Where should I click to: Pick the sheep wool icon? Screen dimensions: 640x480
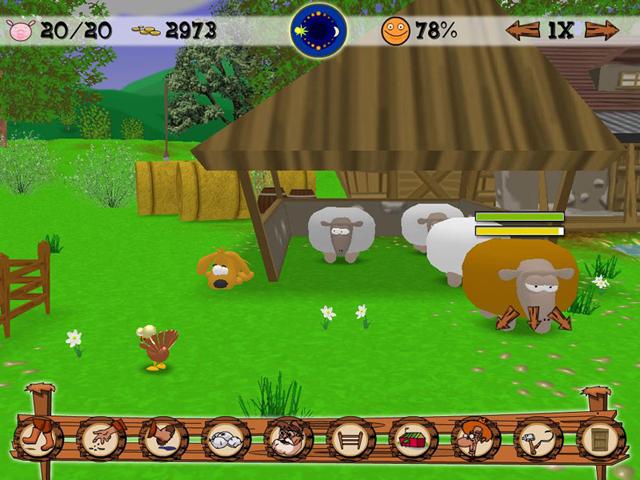(x=226, y=438)
